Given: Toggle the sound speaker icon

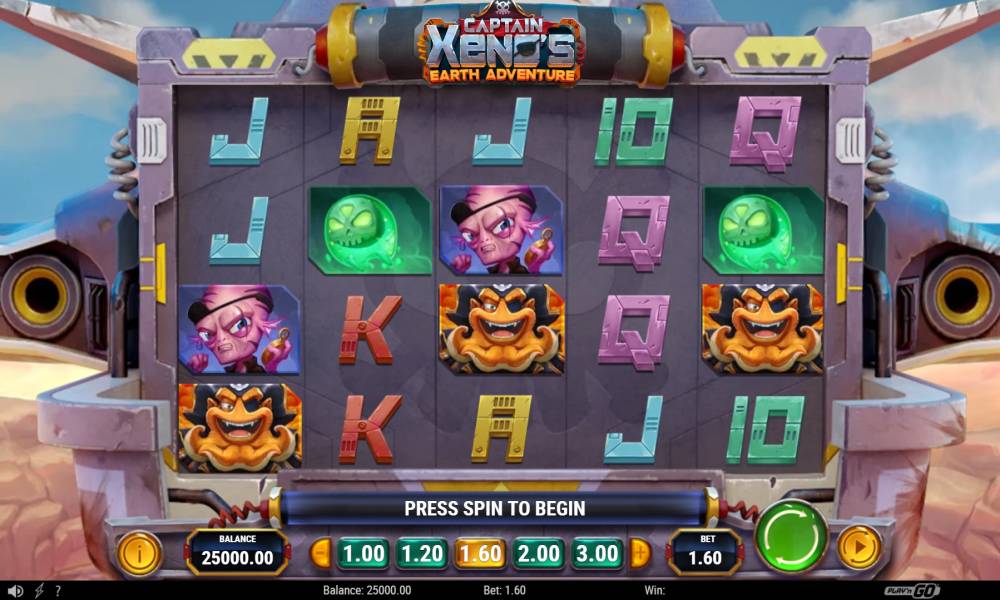Looking at the screenshot, I should 15,591.
